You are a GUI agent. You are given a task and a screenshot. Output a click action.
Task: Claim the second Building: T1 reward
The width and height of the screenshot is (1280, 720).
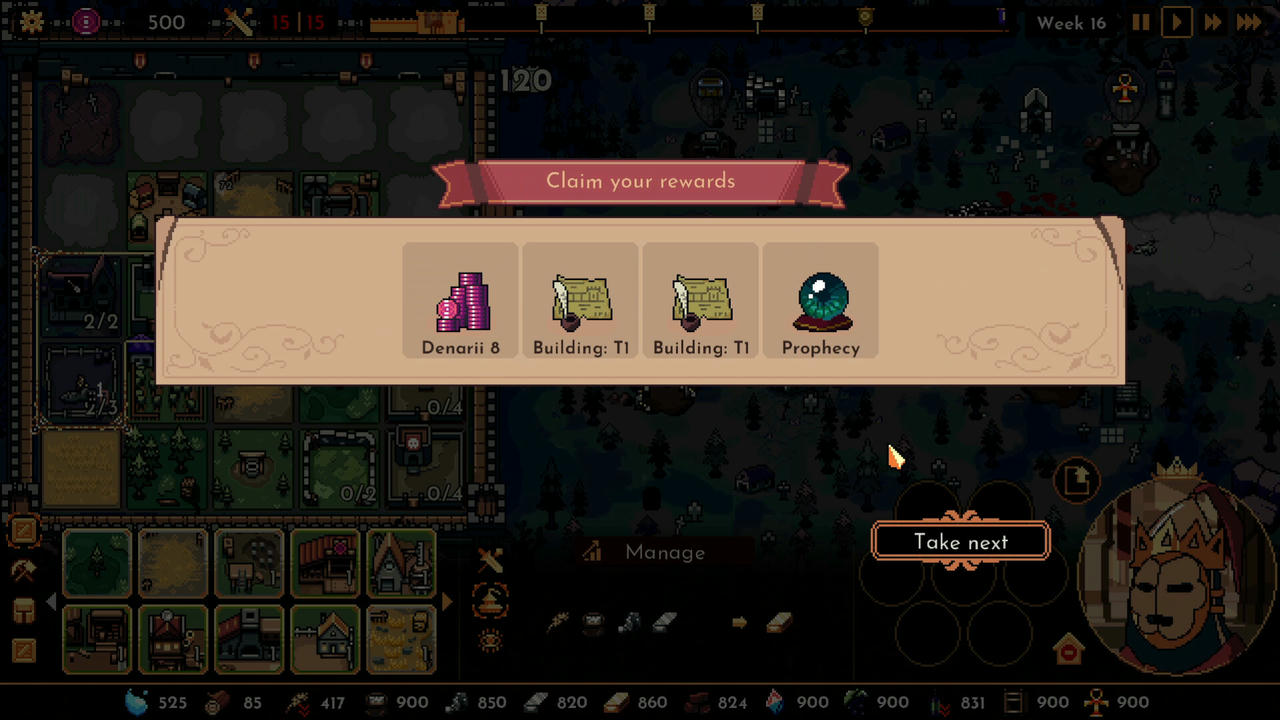pos(701,300)
